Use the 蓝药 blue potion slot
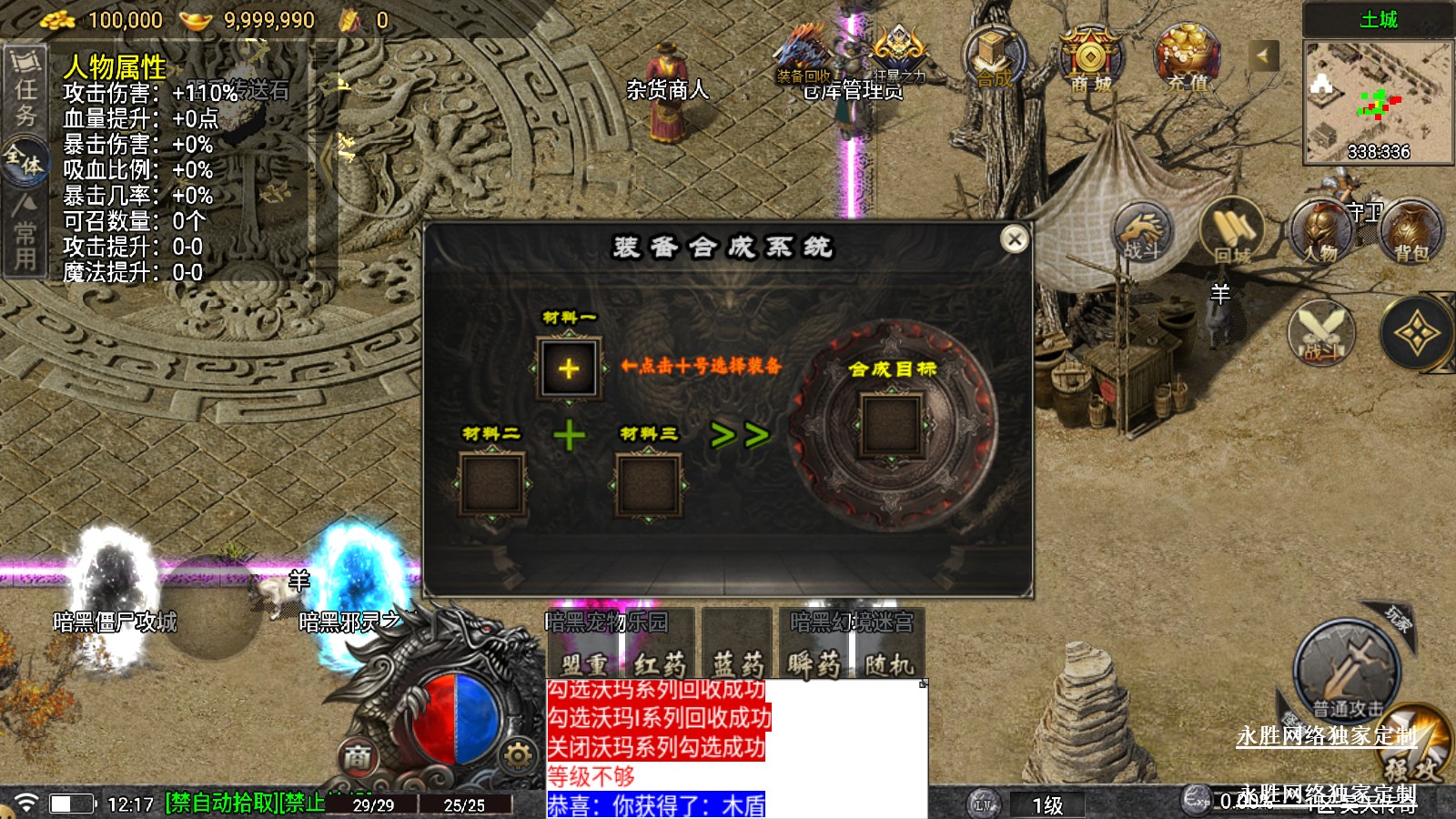 click(x=737, y=663)
